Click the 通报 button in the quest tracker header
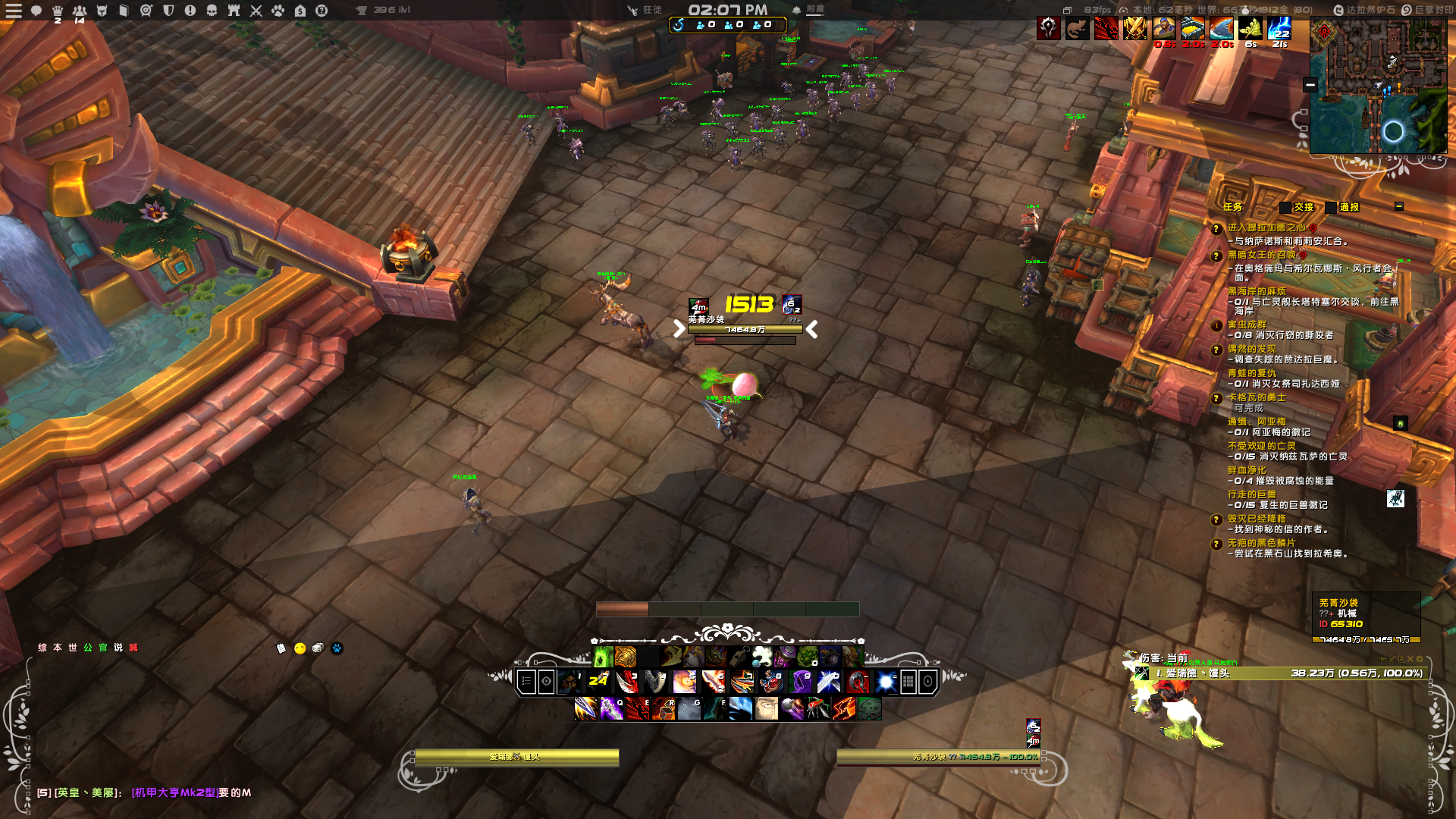The height and width of the screenshot is (819, 1456). (x=1350, y=207)
